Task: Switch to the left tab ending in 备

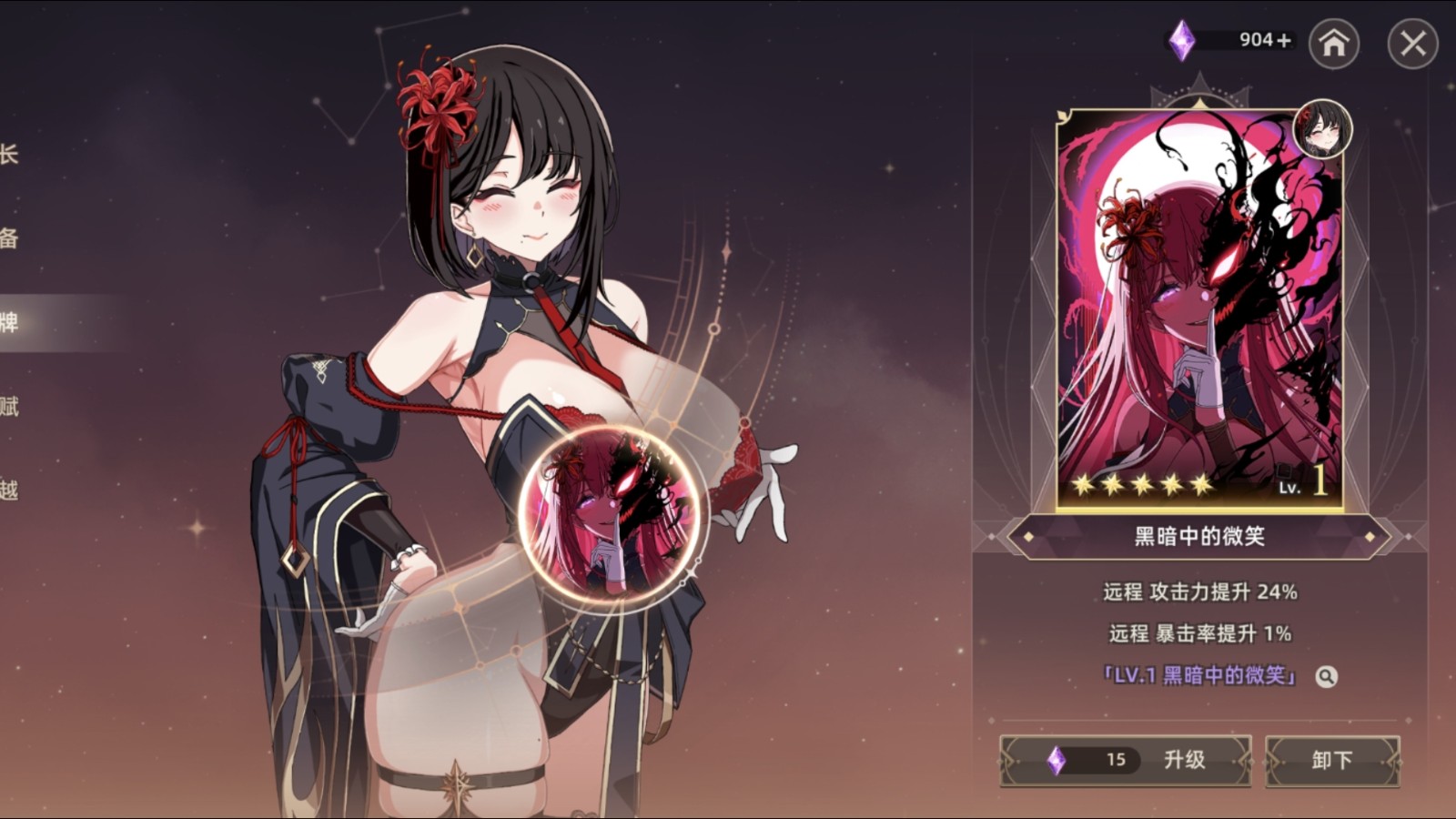Action: (9, 238)
